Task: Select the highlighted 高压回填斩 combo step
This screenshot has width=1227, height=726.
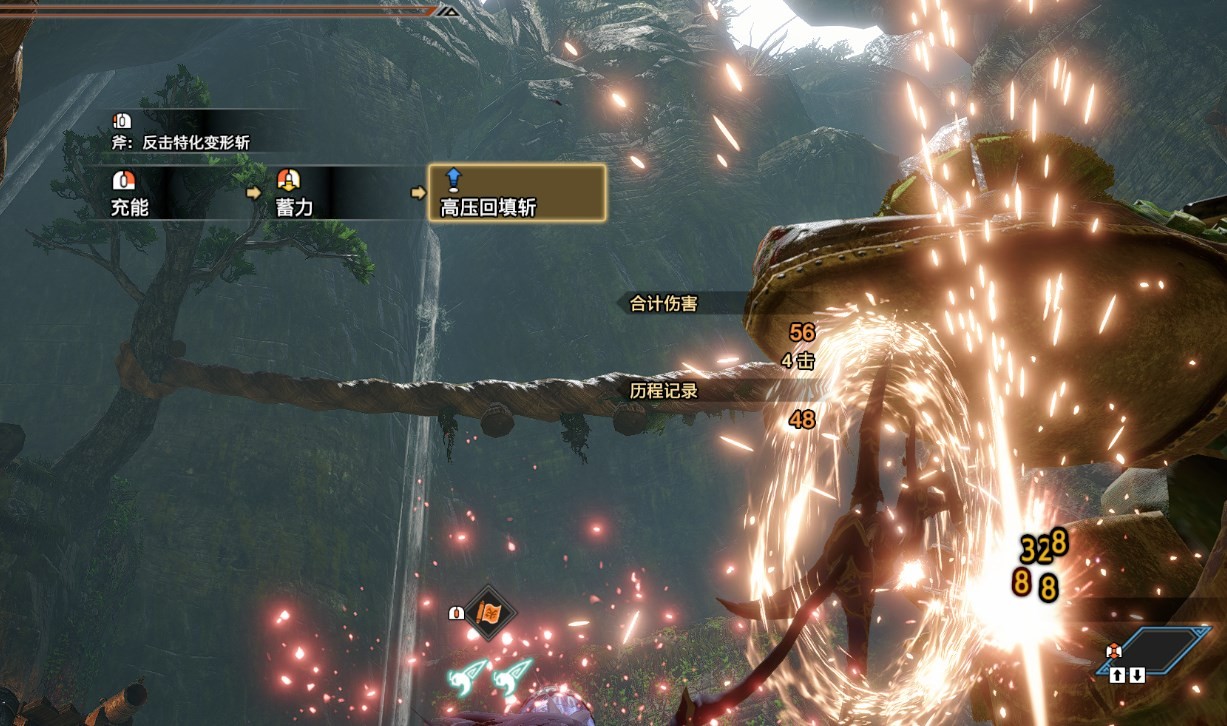Action: (516, 193)
